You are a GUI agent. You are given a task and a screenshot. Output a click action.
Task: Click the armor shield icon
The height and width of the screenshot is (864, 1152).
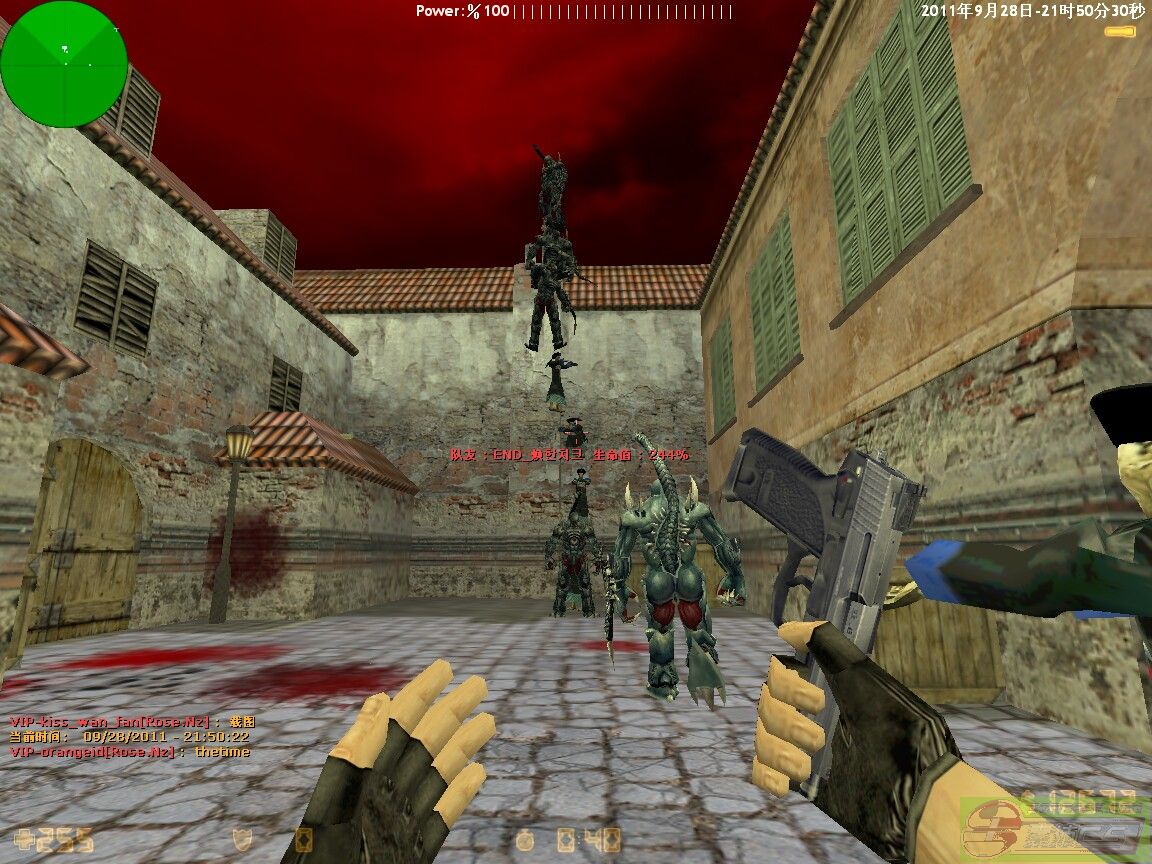(241, 839)
